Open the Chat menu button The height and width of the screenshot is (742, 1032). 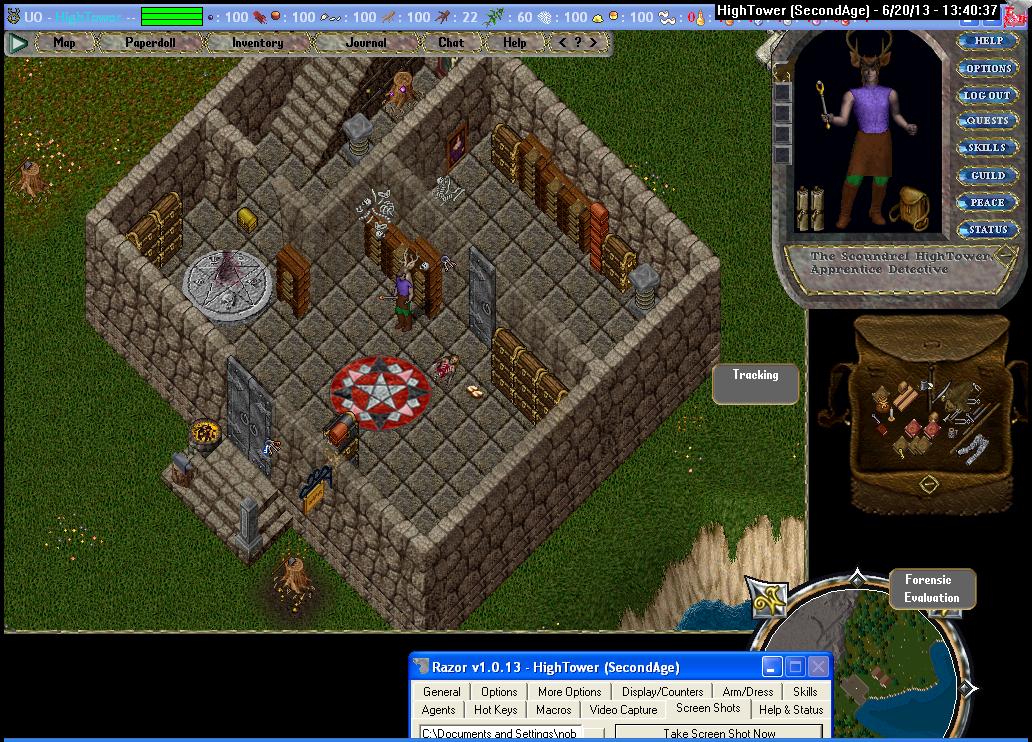click(x=451, y=43)
